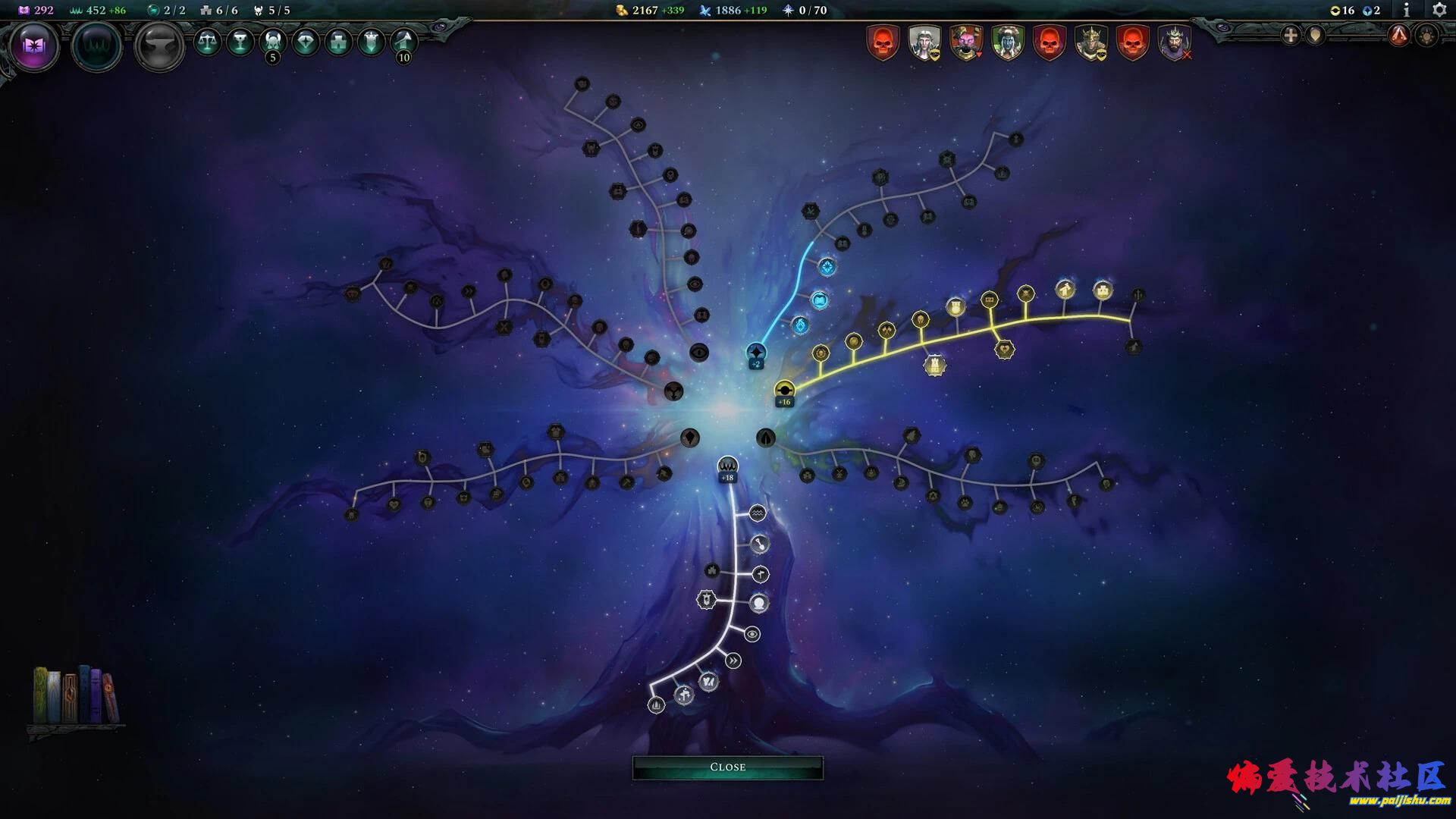Open the horned helmet icon marked 5
Viewport: 1456px width, 819px height.
pos(273,42)
